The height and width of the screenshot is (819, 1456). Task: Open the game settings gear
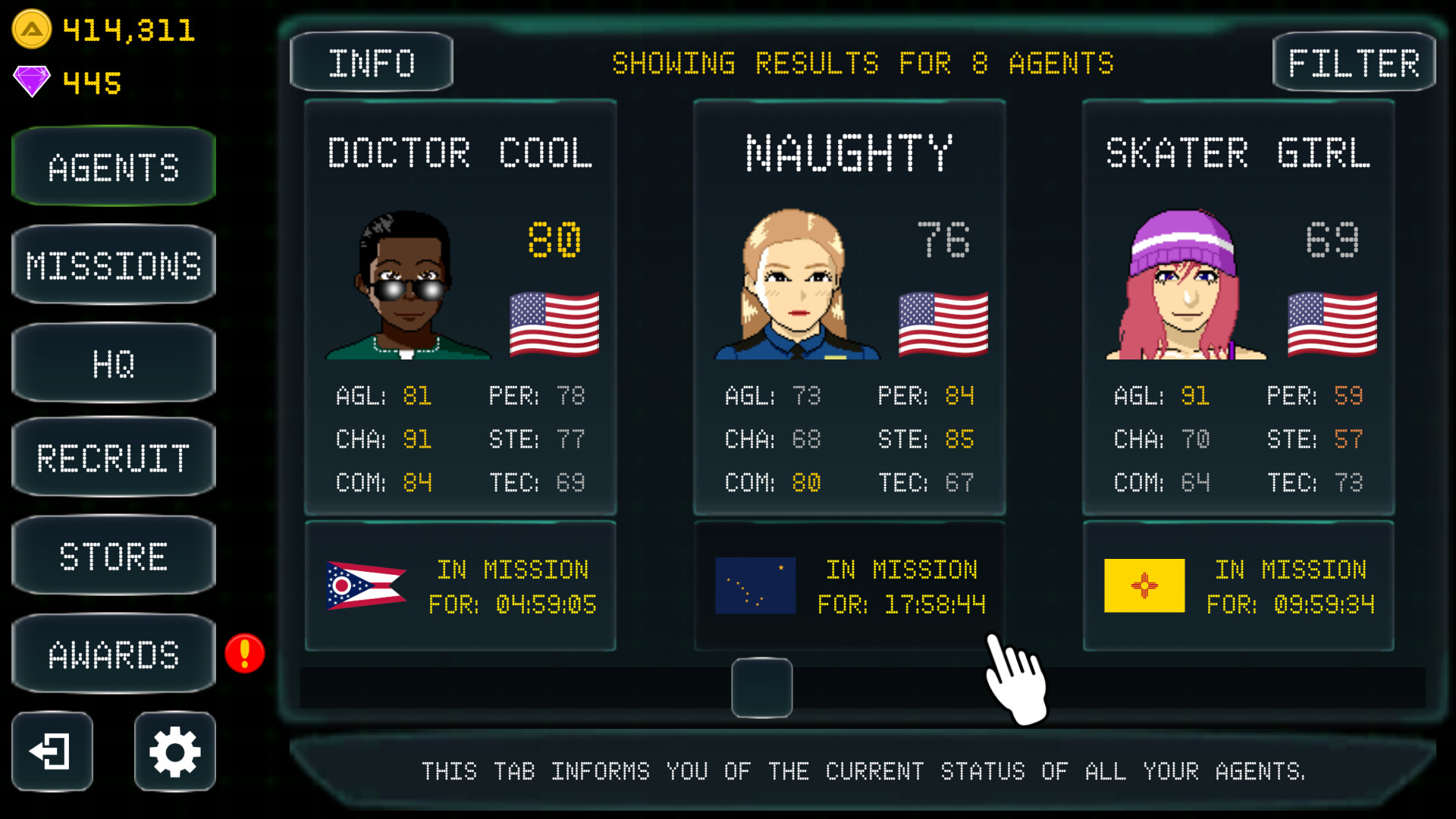click(174, 752)
